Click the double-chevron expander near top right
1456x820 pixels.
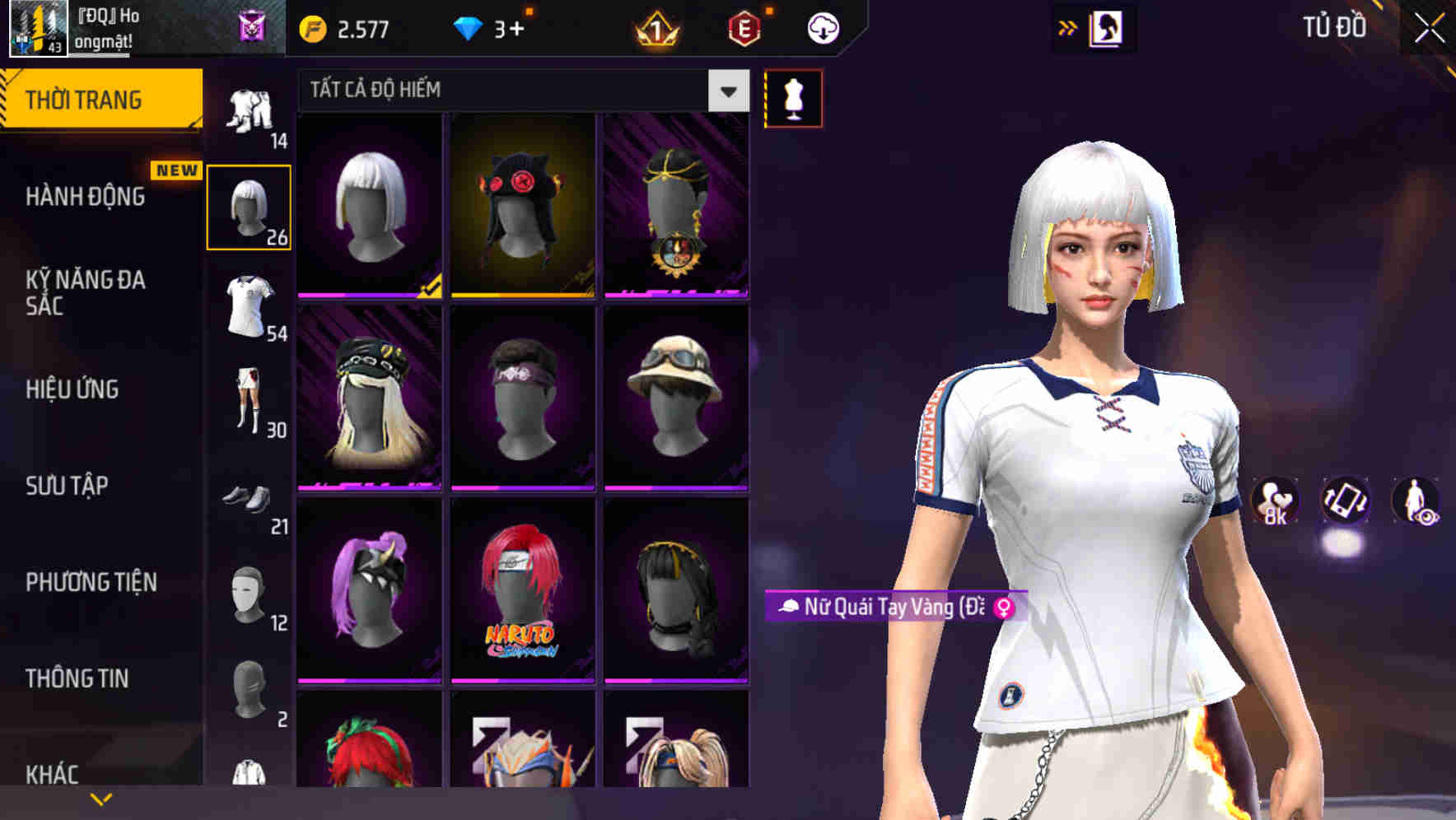point(1068,26)
